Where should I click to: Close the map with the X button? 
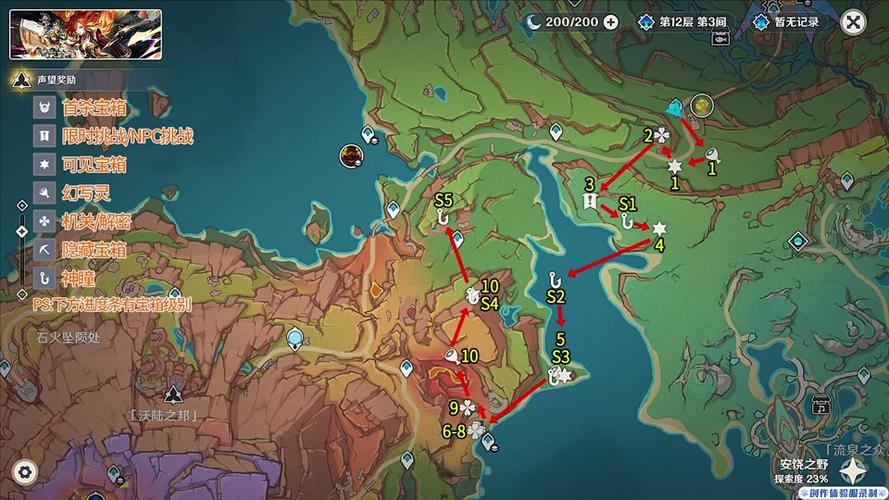[x=852, y=22]
